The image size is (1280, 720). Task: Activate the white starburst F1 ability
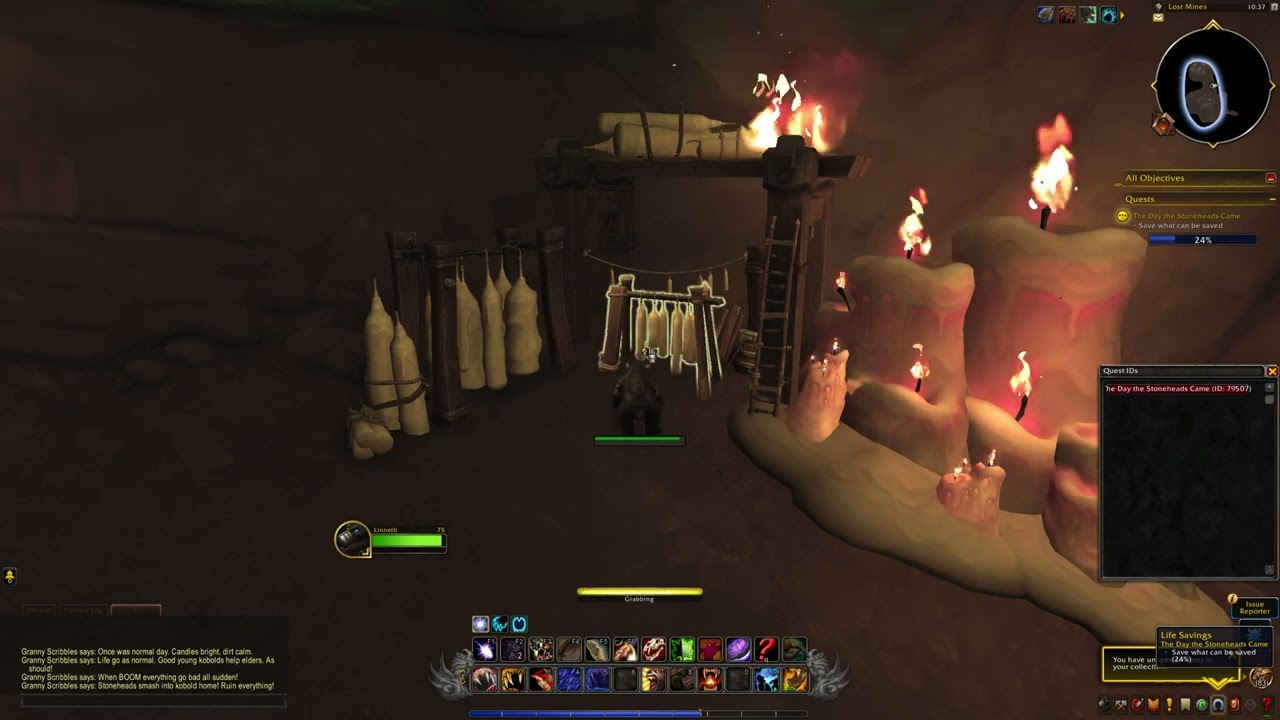click(485, 650)
